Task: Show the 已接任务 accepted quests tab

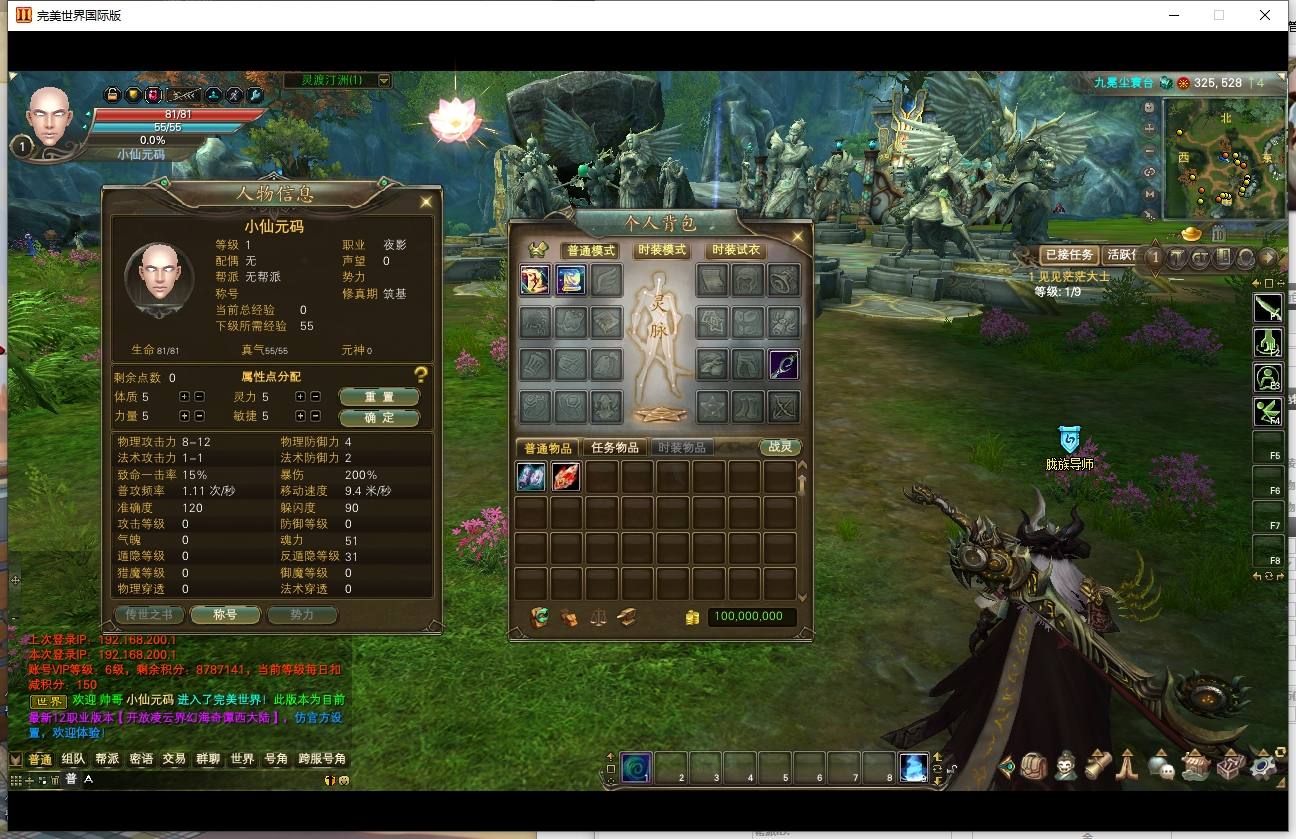Action: click(1069, 255)
